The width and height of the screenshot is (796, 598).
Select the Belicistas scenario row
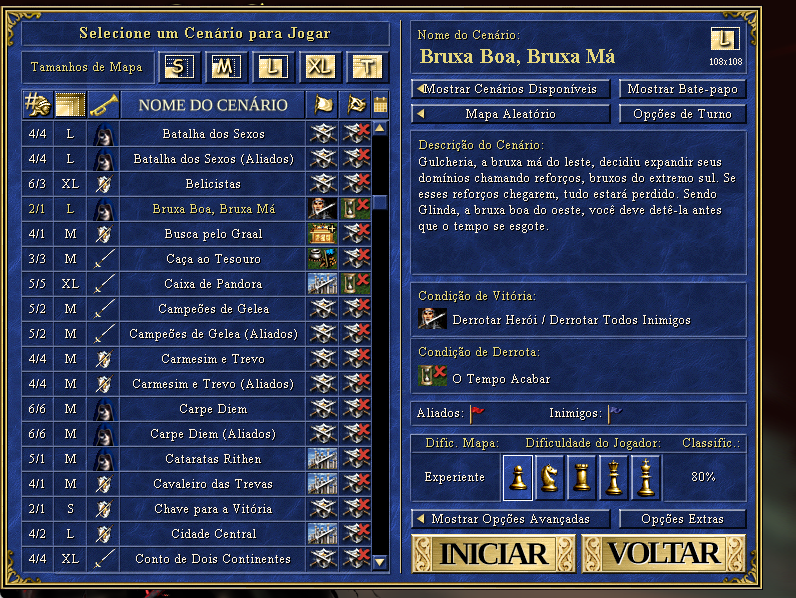pos(213,184)
